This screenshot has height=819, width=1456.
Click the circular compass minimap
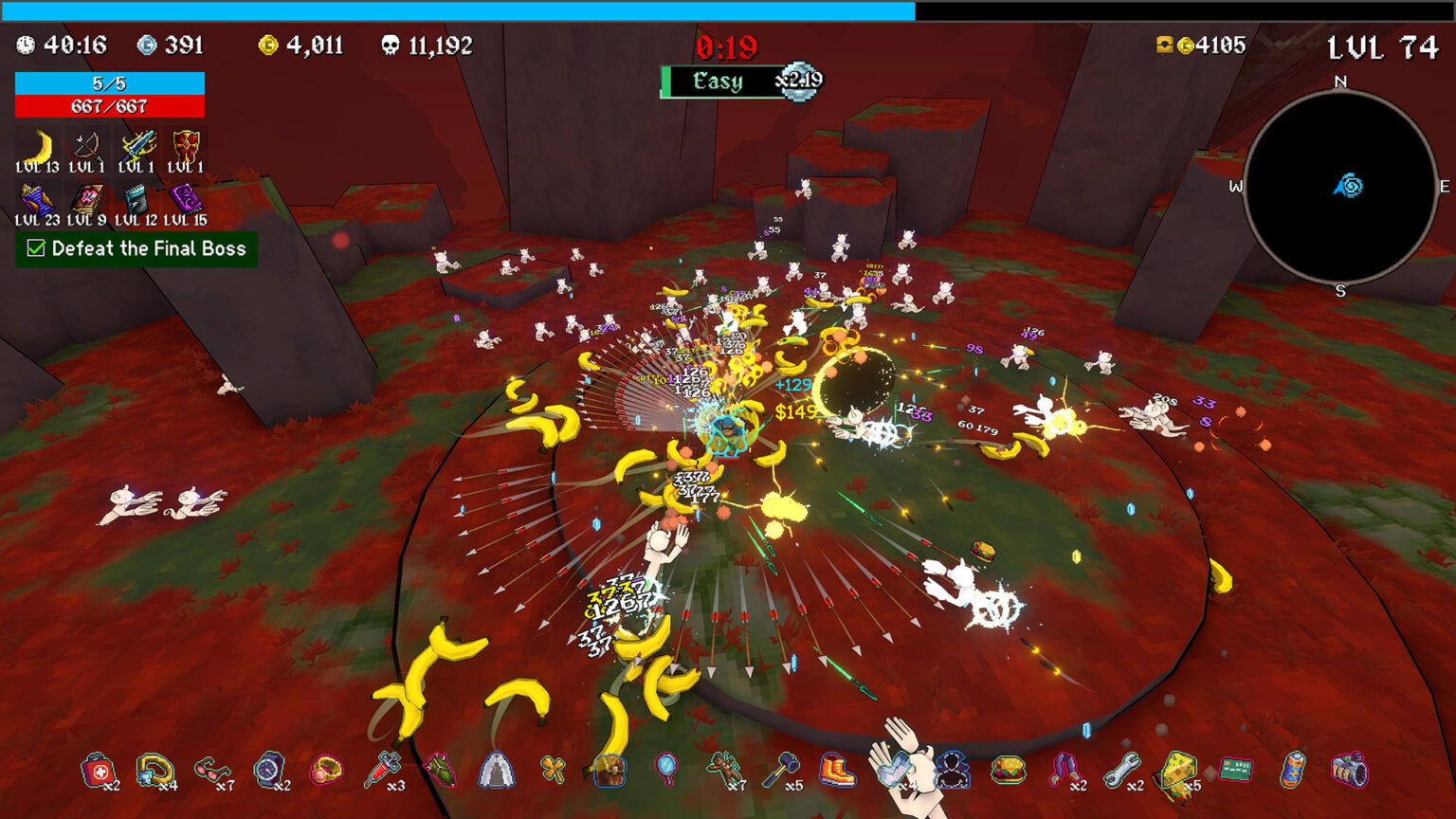1339,188
